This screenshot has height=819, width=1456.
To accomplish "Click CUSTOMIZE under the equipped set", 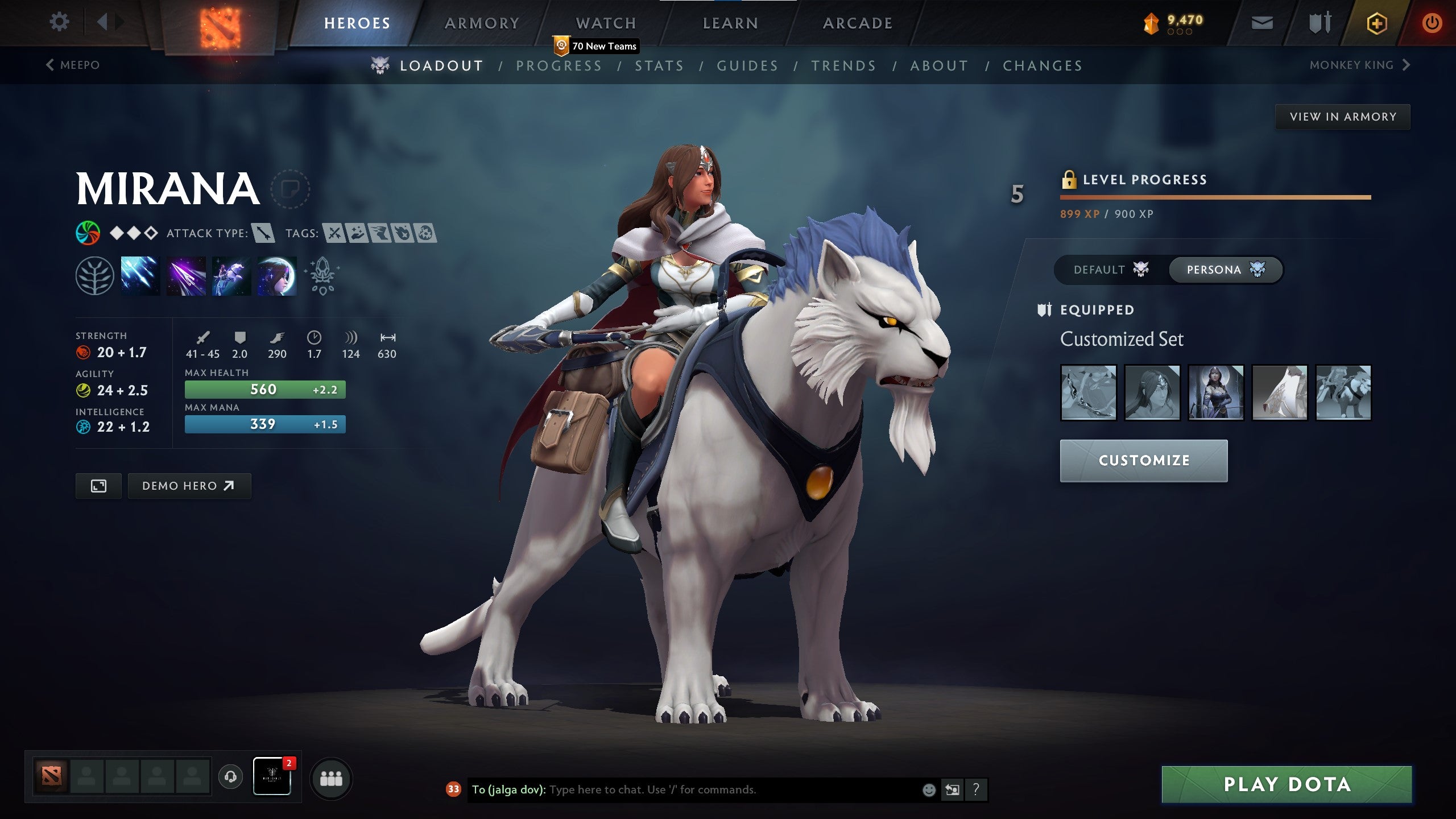I will [x=1143, y=461].
